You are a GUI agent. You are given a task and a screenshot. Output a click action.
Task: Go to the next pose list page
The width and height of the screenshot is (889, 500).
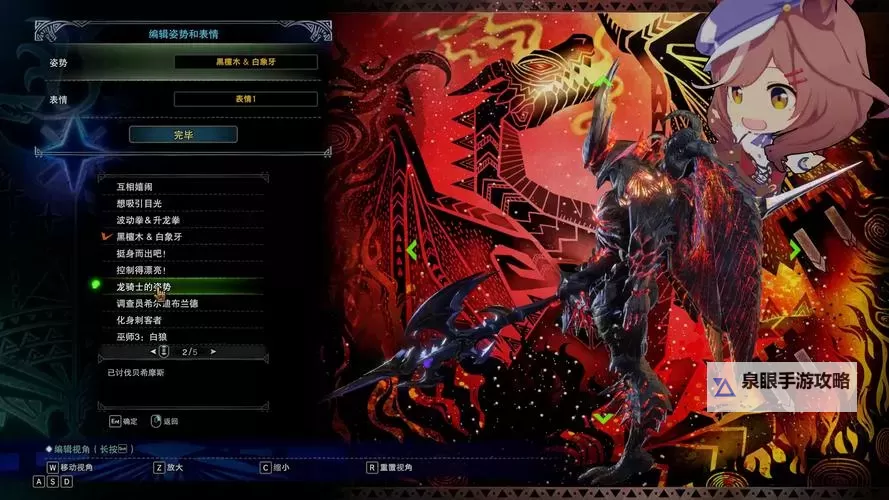(x=213, y=352)
